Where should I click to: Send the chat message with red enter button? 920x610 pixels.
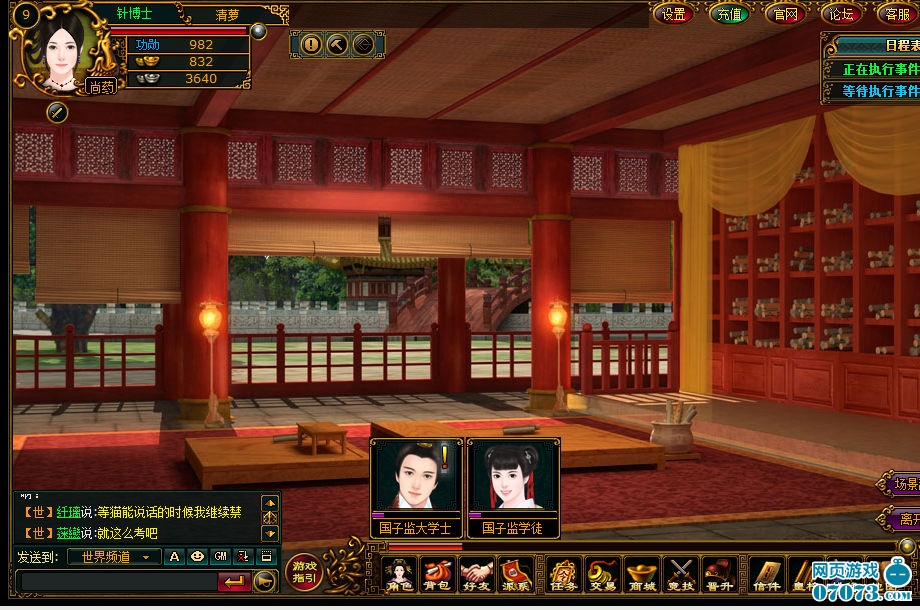tap(233, 581)
